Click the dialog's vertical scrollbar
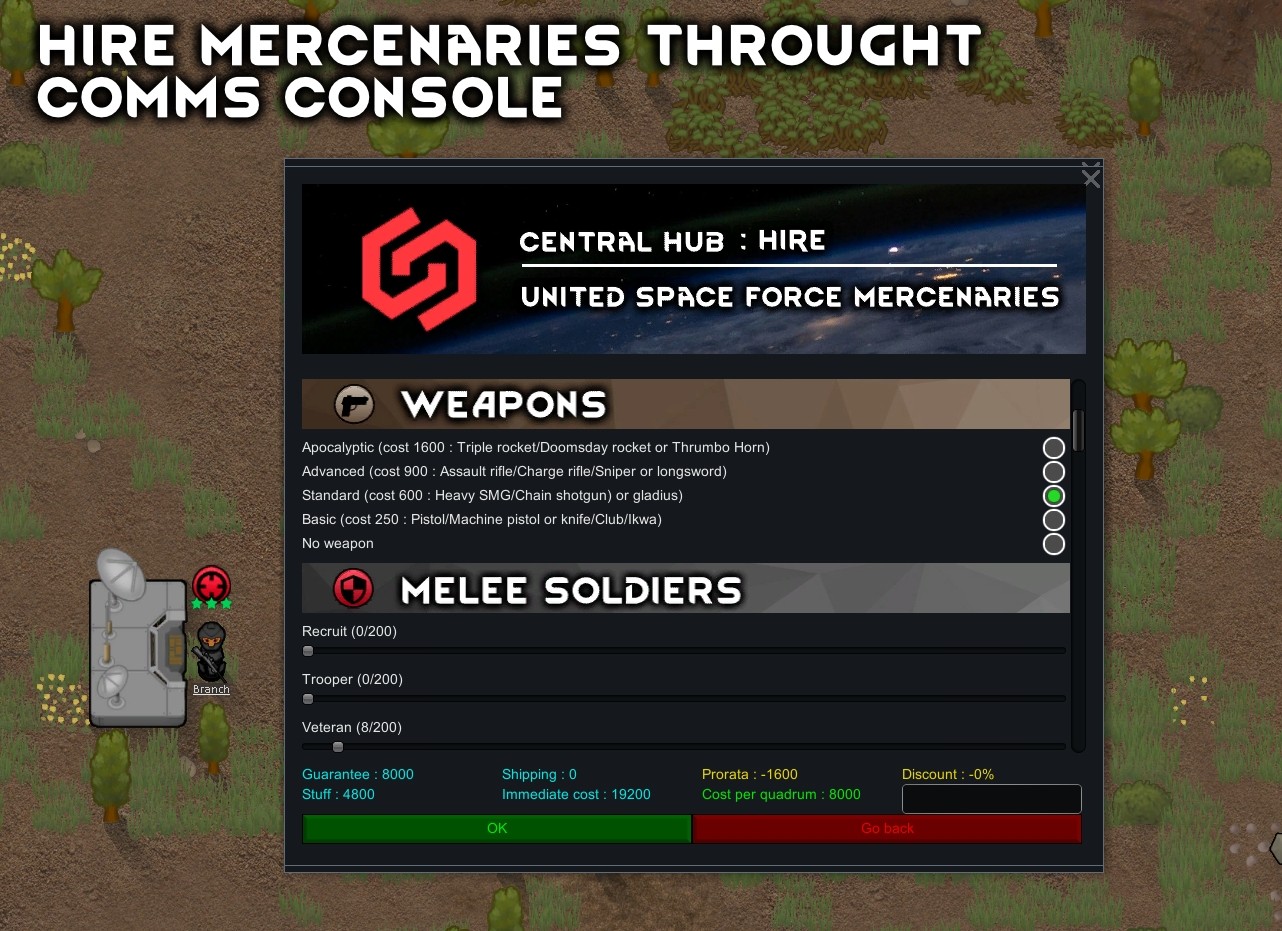The height and width of the screenshot is (931, 1282). point(1078,430)
